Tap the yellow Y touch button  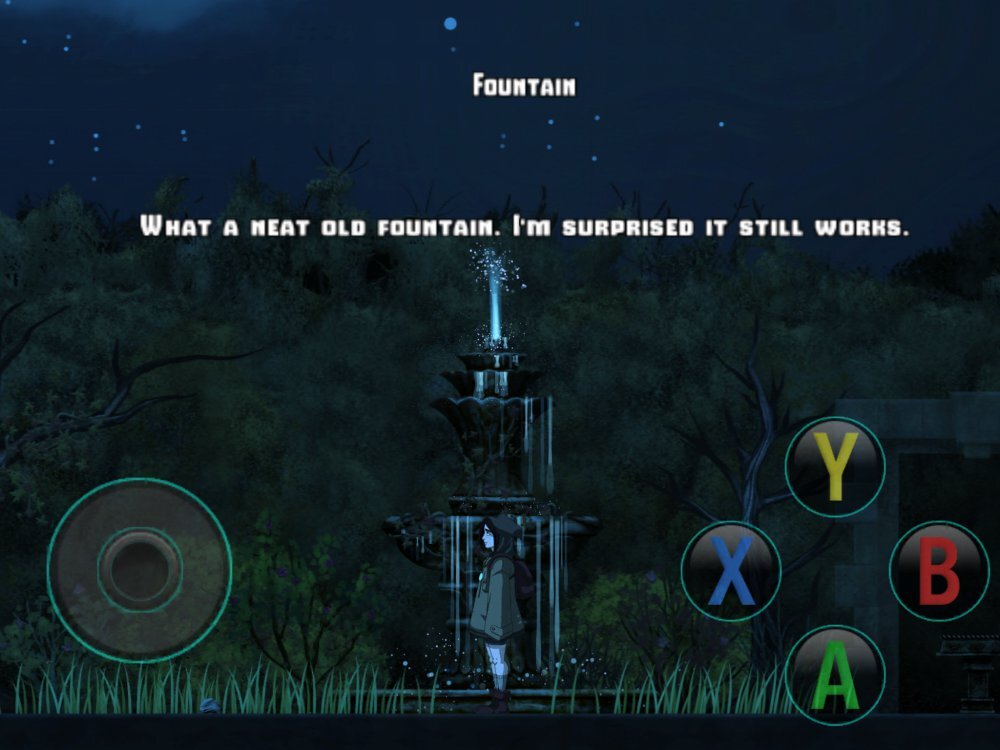(835, 467)
